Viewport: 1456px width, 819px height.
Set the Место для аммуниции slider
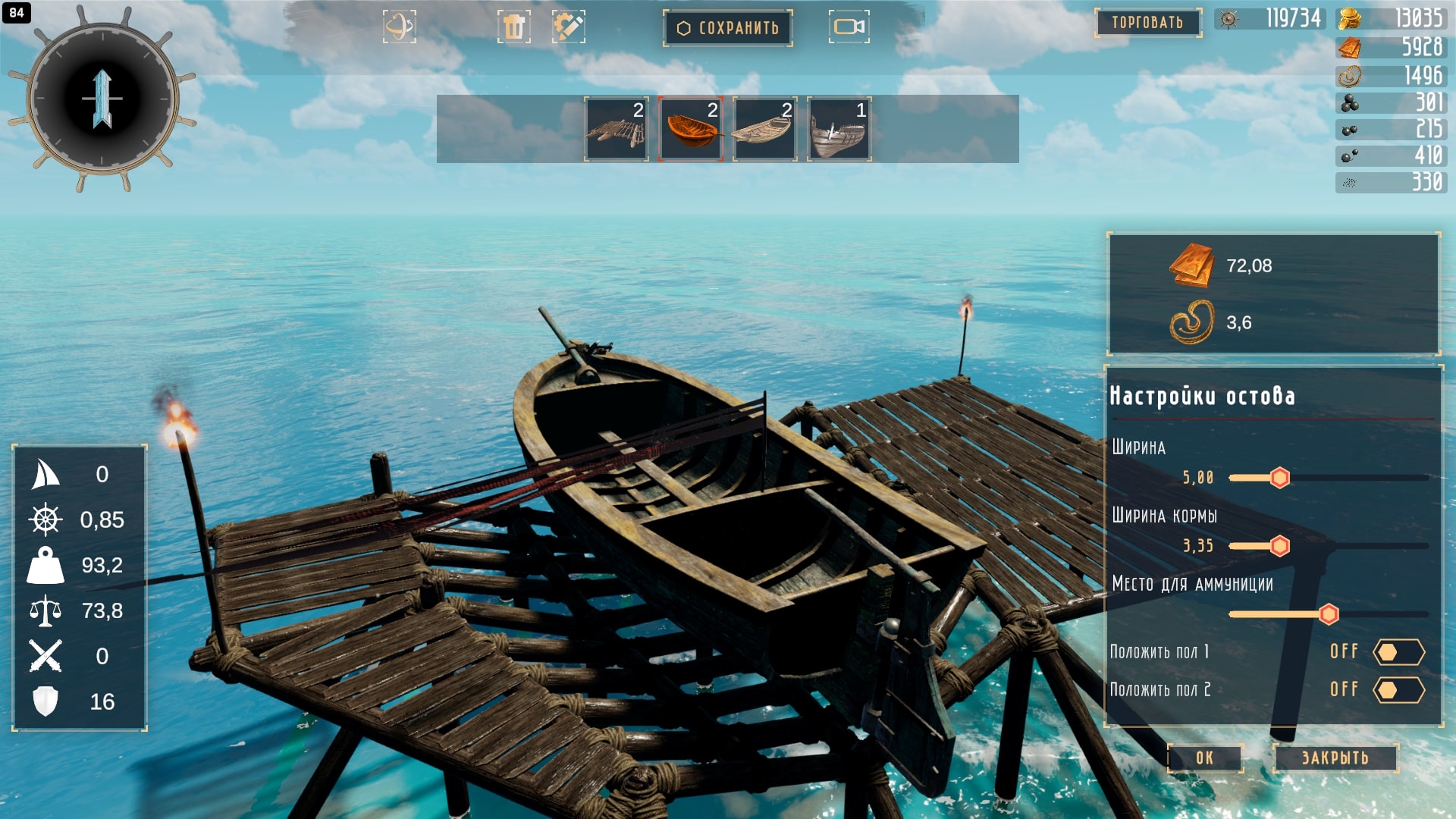[x=1328, y=614]
